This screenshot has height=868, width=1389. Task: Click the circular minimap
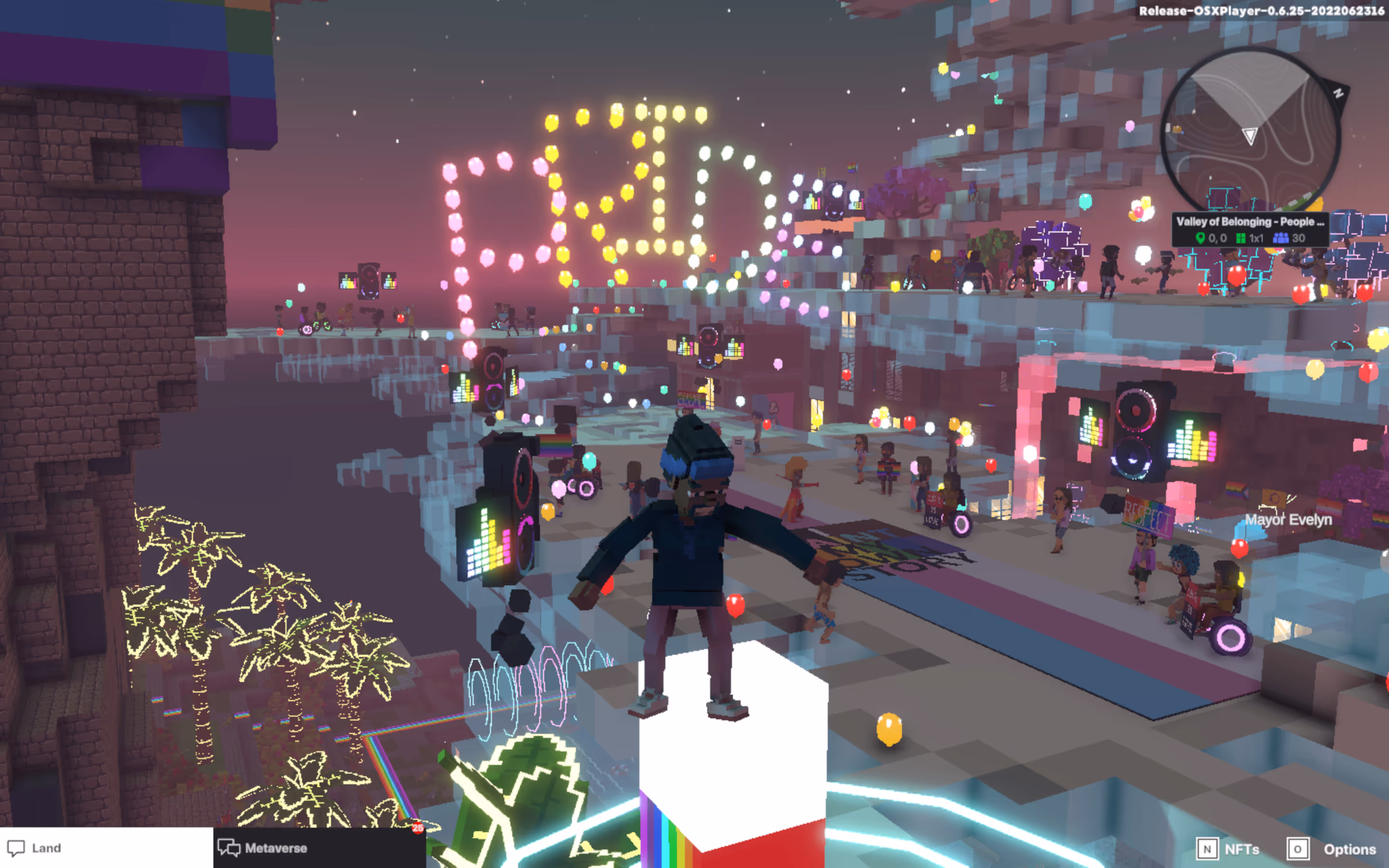pos(1250,132)
